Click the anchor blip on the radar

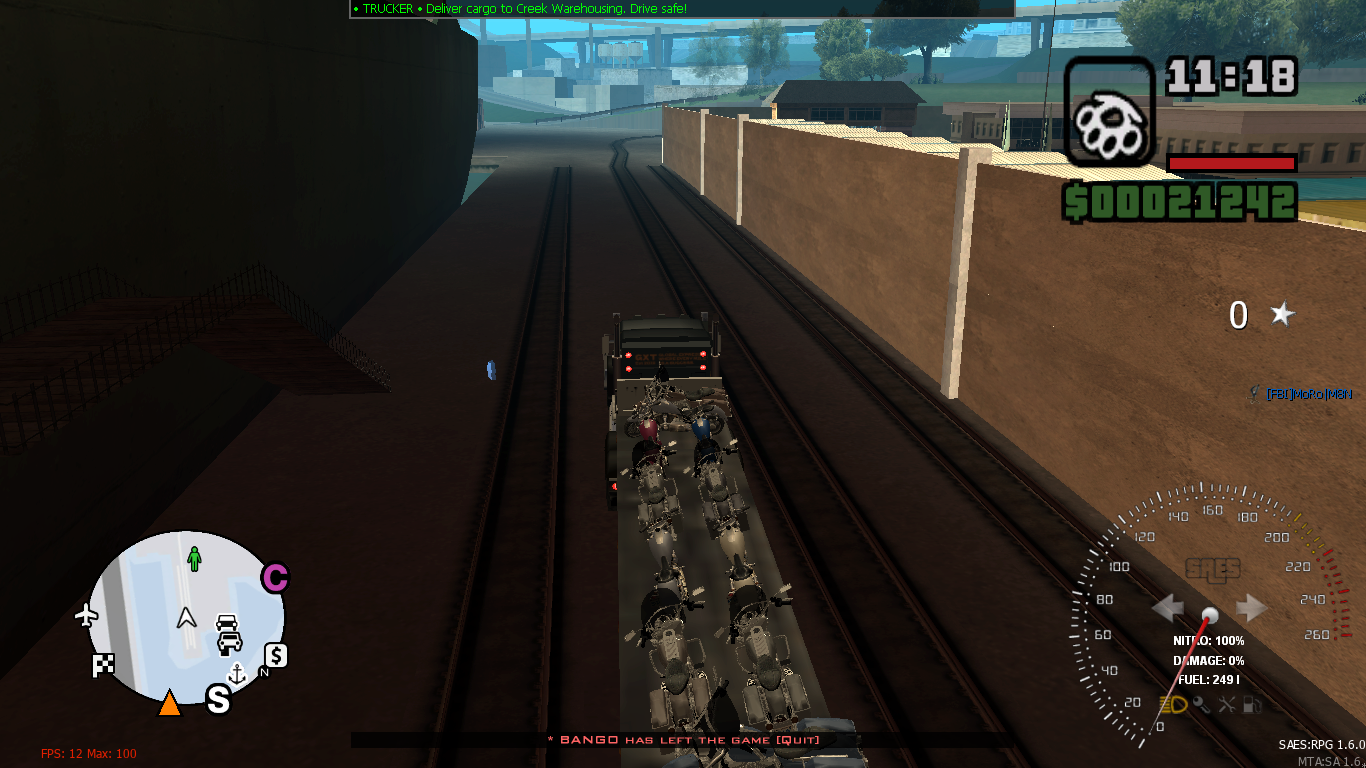237,674
